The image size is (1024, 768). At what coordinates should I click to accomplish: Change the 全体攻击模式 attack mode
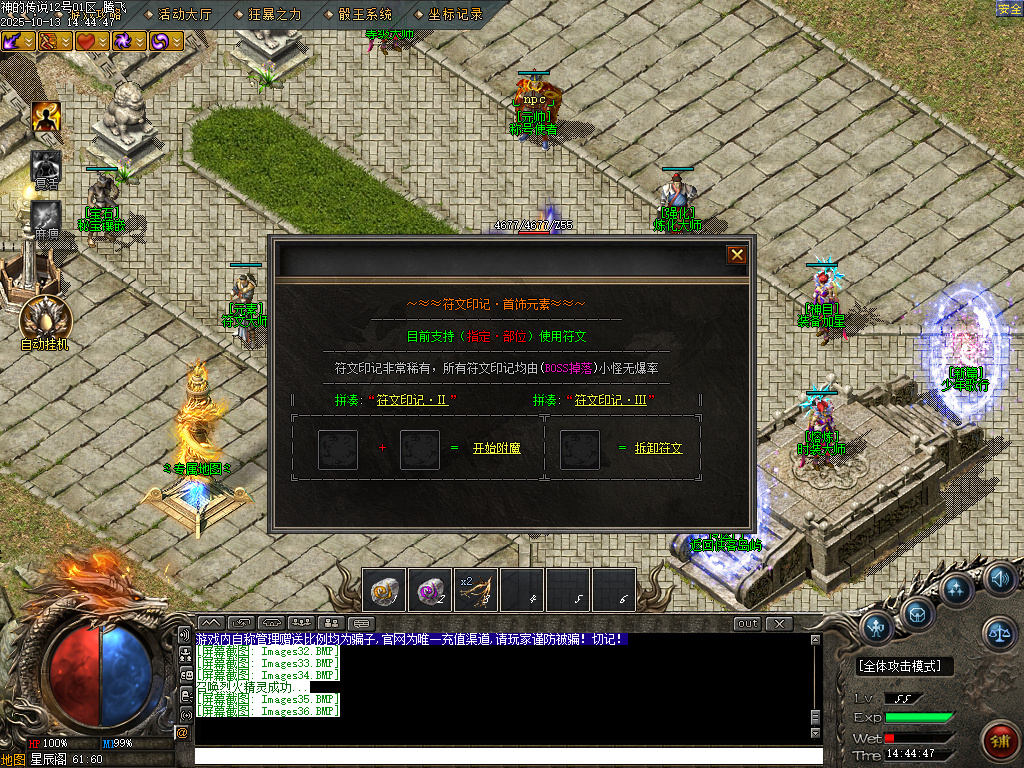pos(905,666)
